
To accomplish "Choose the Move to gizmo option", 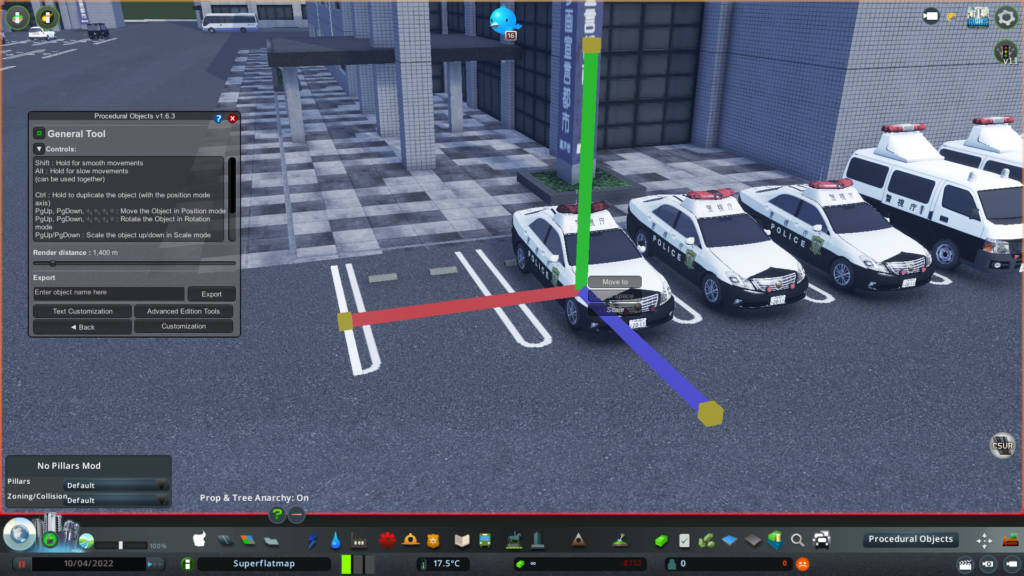I will pyautogui.click(x=615, y=283).
